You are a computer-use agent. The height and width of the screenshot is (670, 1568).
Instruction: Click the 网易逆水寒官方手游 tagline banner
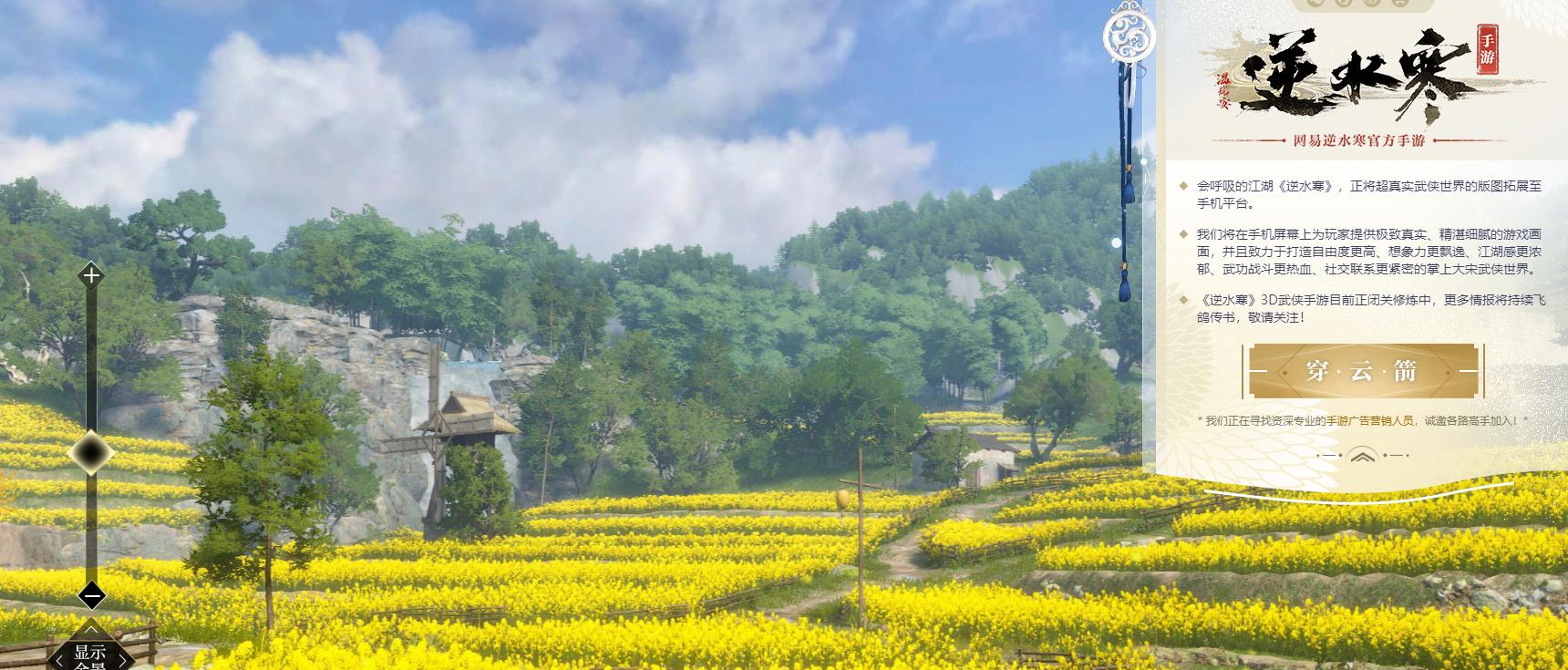tap(1358, 141)
